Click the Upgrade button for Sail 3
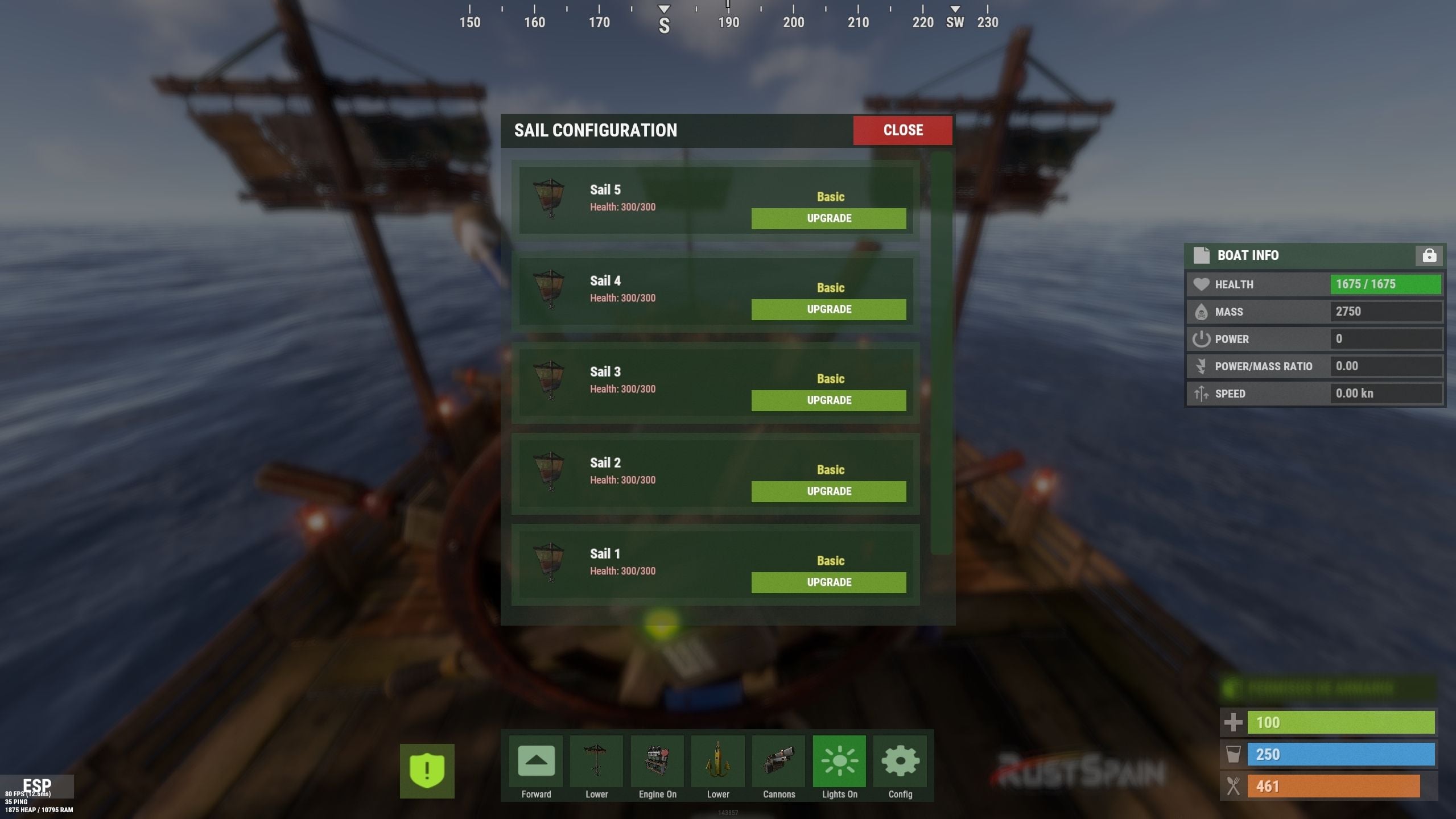Viewport: 1456px width, 819px height. tap(828, 400)
